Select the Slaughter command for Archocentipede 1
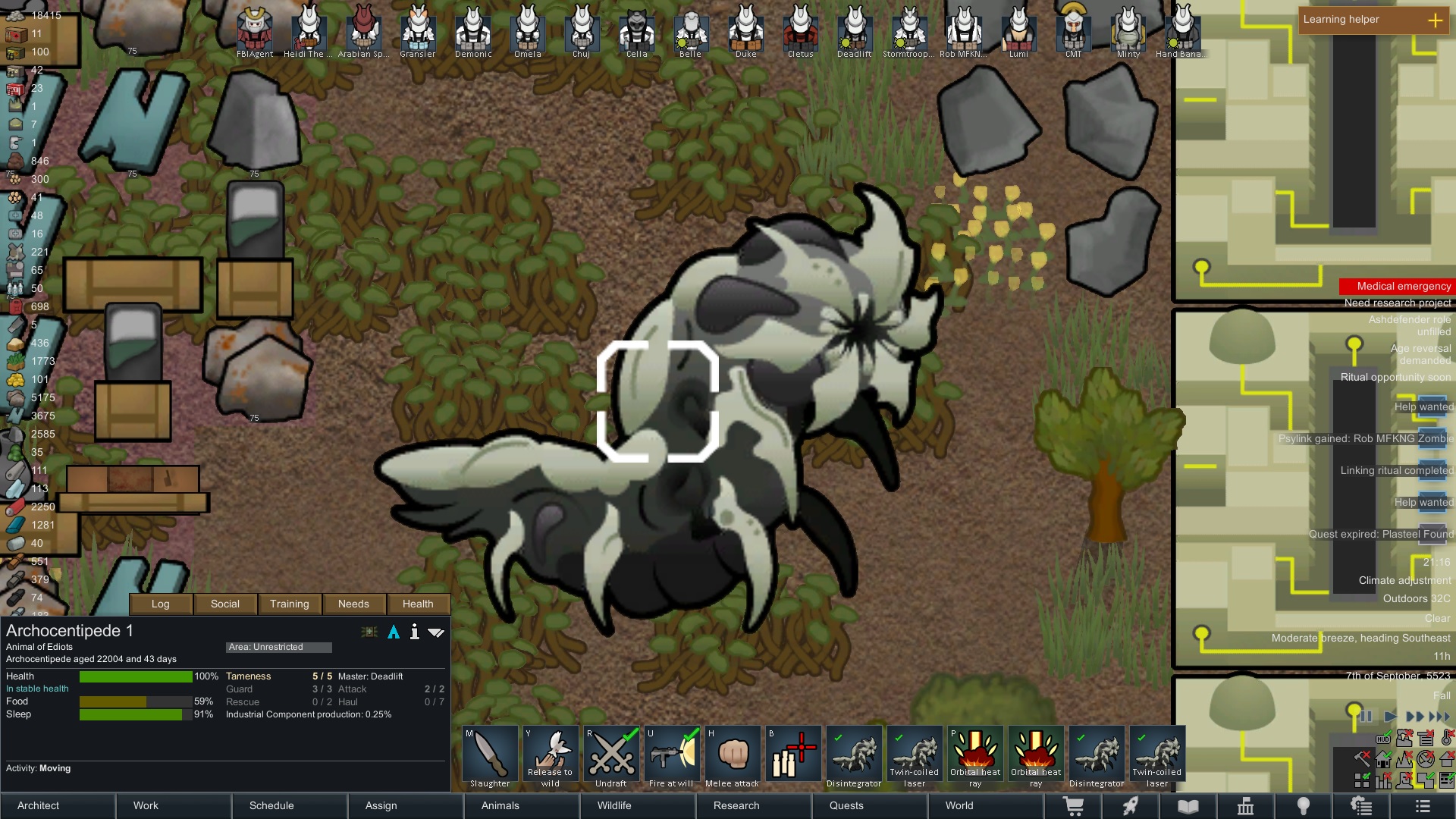Image resolution: width=1456 pixels, height=819 pixels. point(489,754)
